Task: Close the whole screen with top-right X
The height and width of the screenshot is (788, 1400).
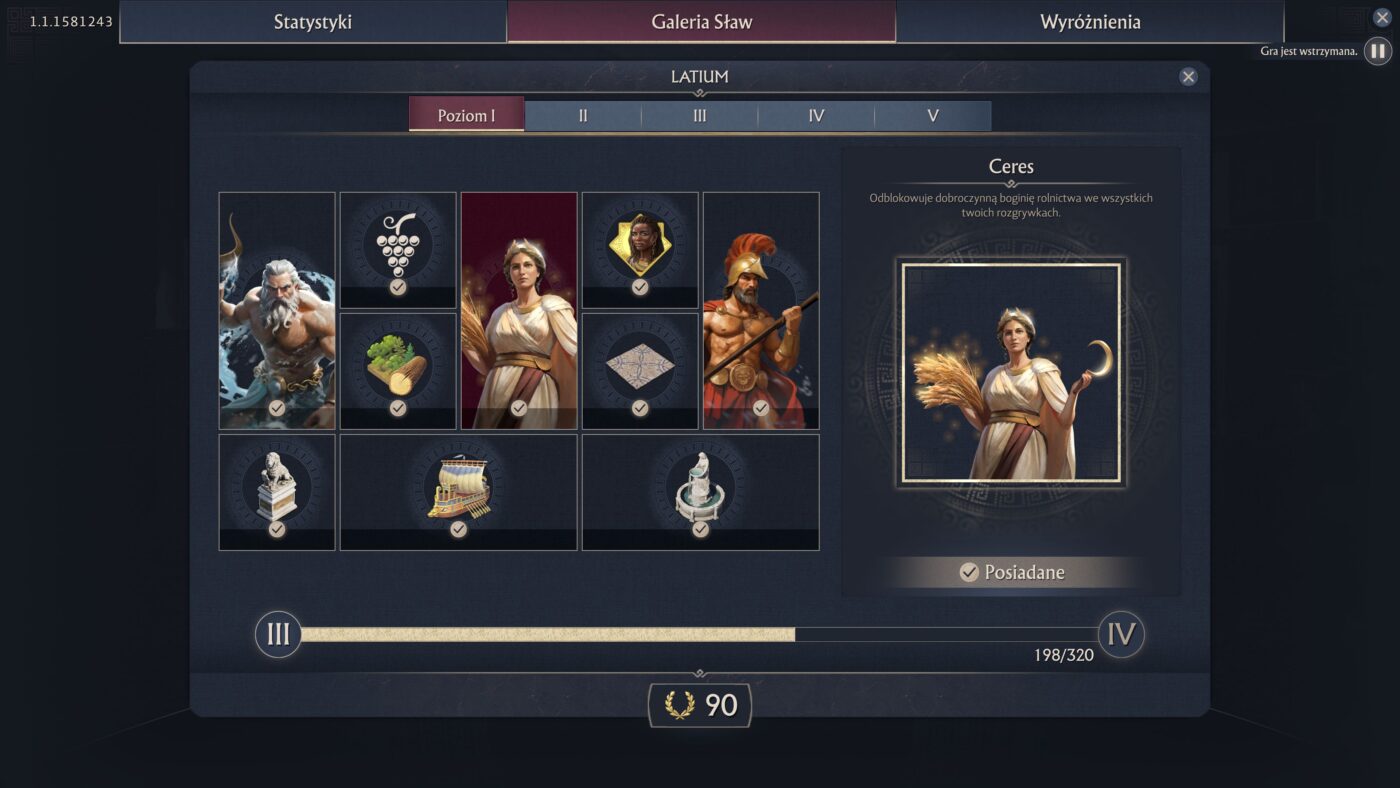Action: (x=1382, y=17)
